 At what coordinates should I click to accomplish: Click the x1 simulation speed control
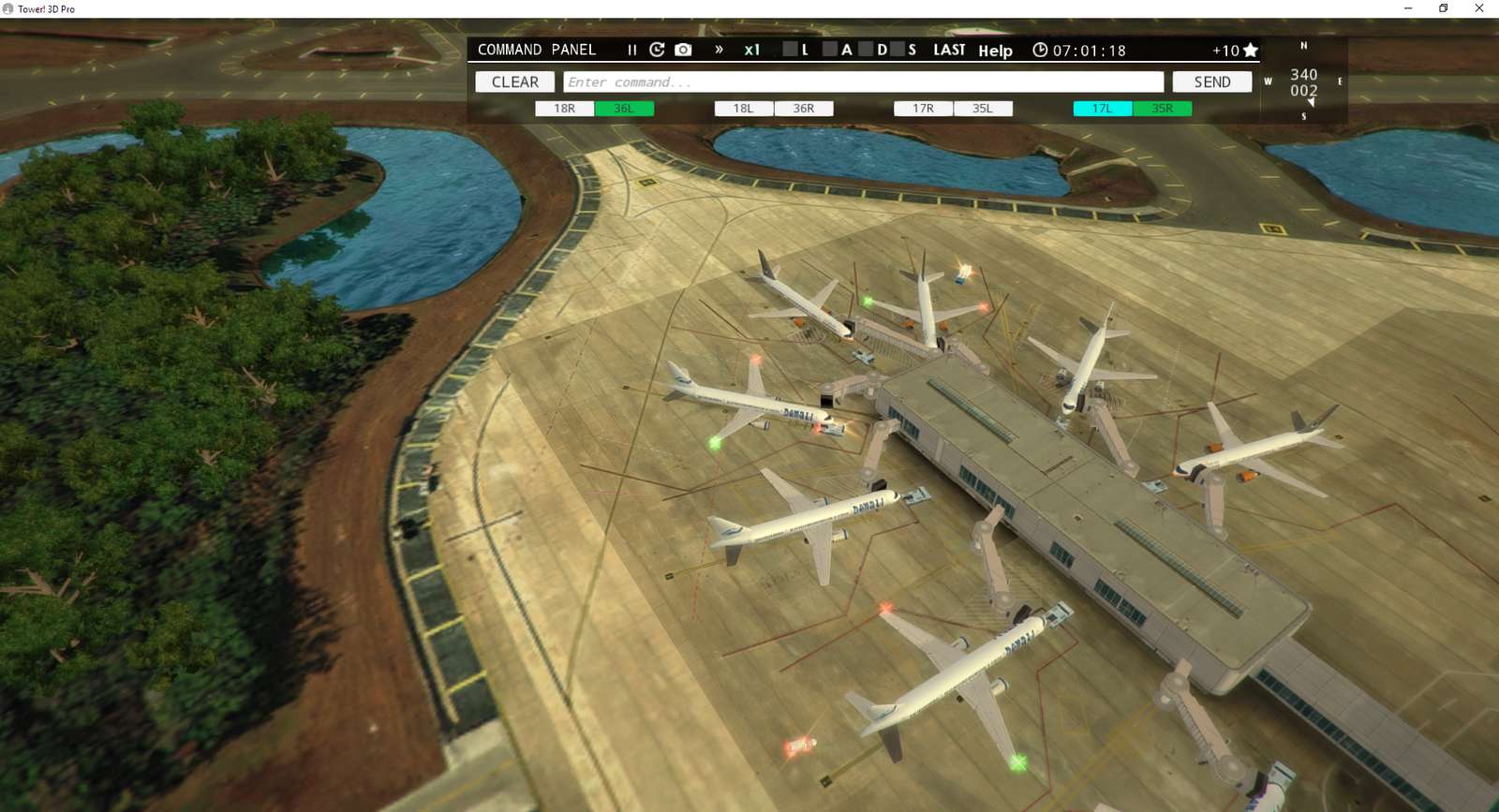point(752,50)
